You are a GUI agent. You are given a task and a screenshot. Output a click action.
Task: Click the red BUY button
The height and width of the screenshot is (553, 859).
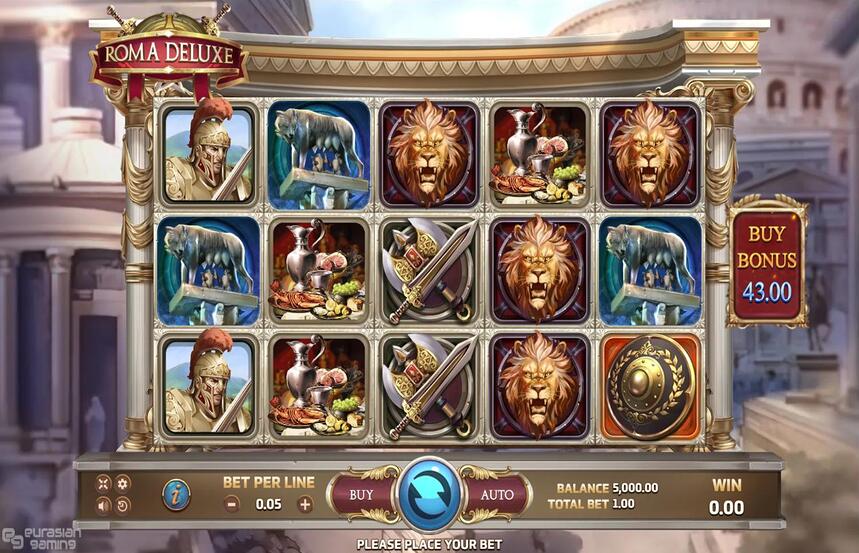click(361, 494)
